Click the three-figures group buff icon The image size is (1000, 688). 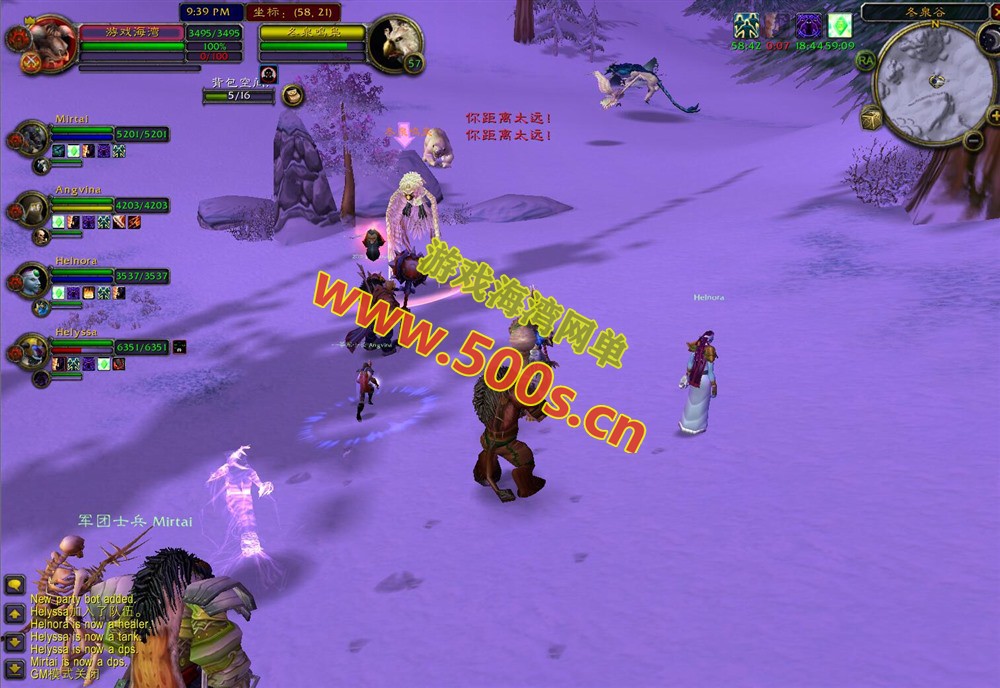click(x=745, y=26)
